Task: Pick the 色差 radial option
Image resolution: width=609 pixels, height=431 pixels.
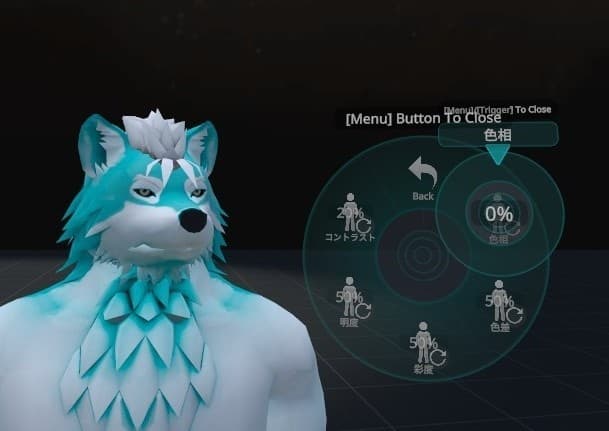Action: tap(497, 301)
